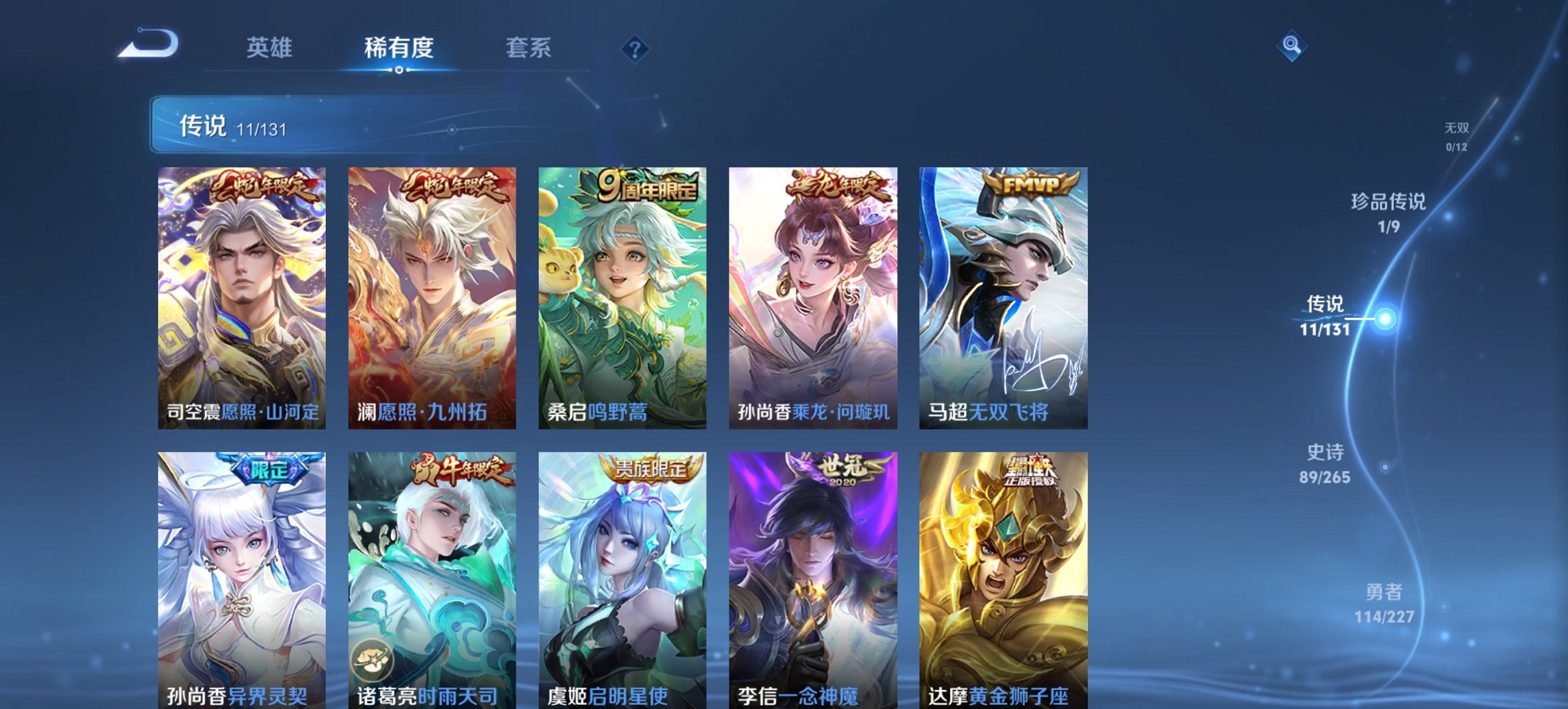Click the back arrow icon top left

146,44
